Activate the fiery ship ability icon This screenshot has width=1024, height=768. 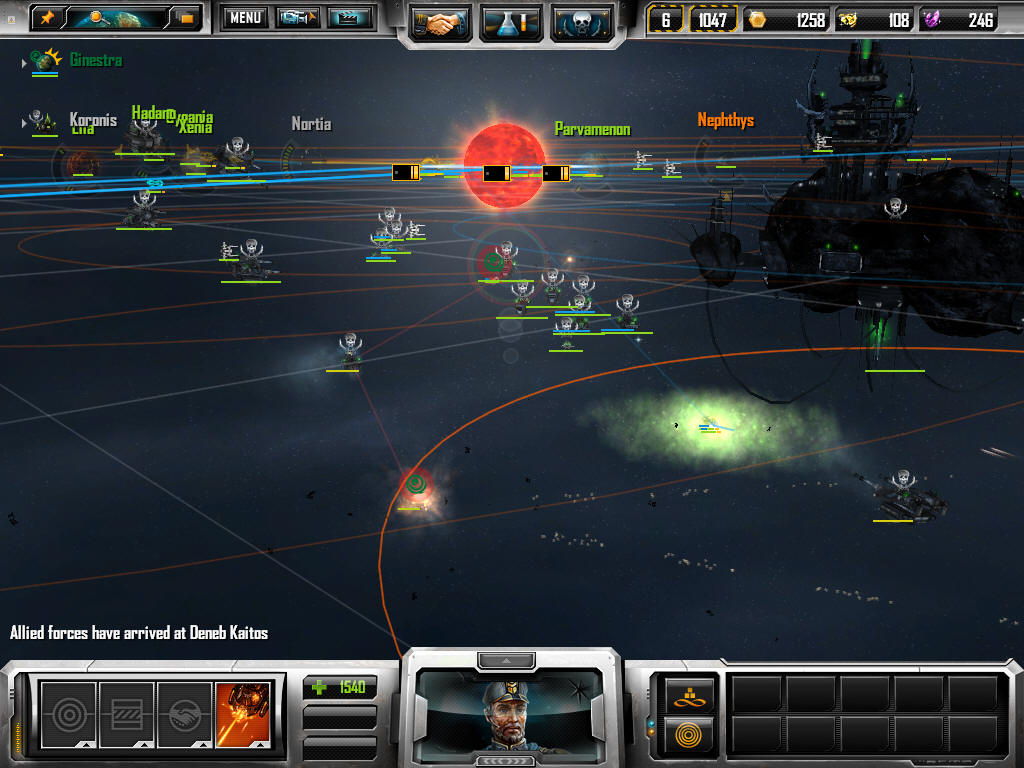[x=243, y=711]
